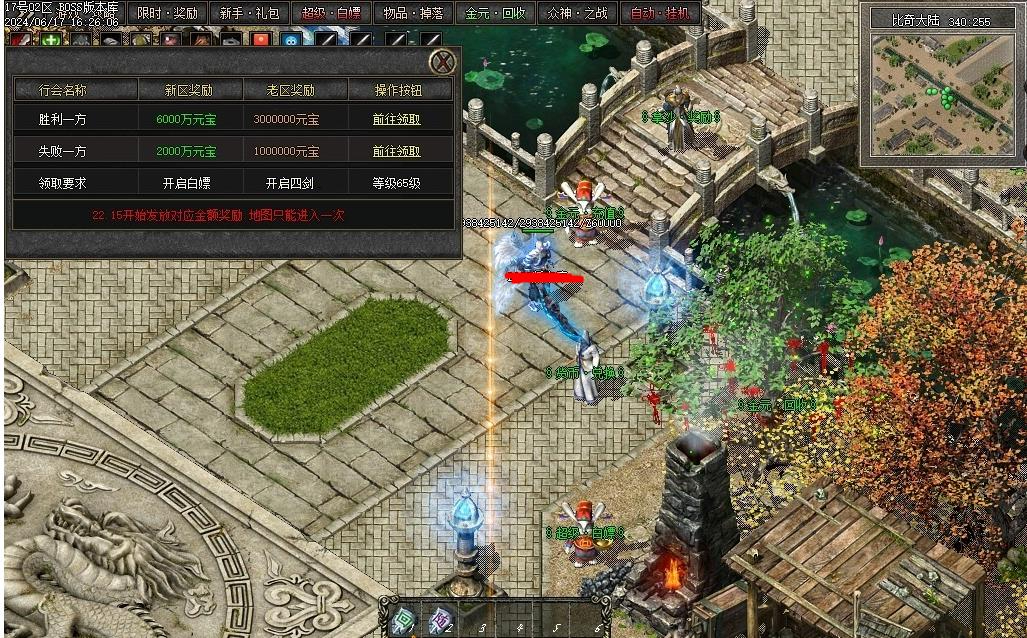This screenshot has width=1027, height=638.
Task: Open the 新手·礼包 menu
Action: pyautogui.click(x=249, y=14)
